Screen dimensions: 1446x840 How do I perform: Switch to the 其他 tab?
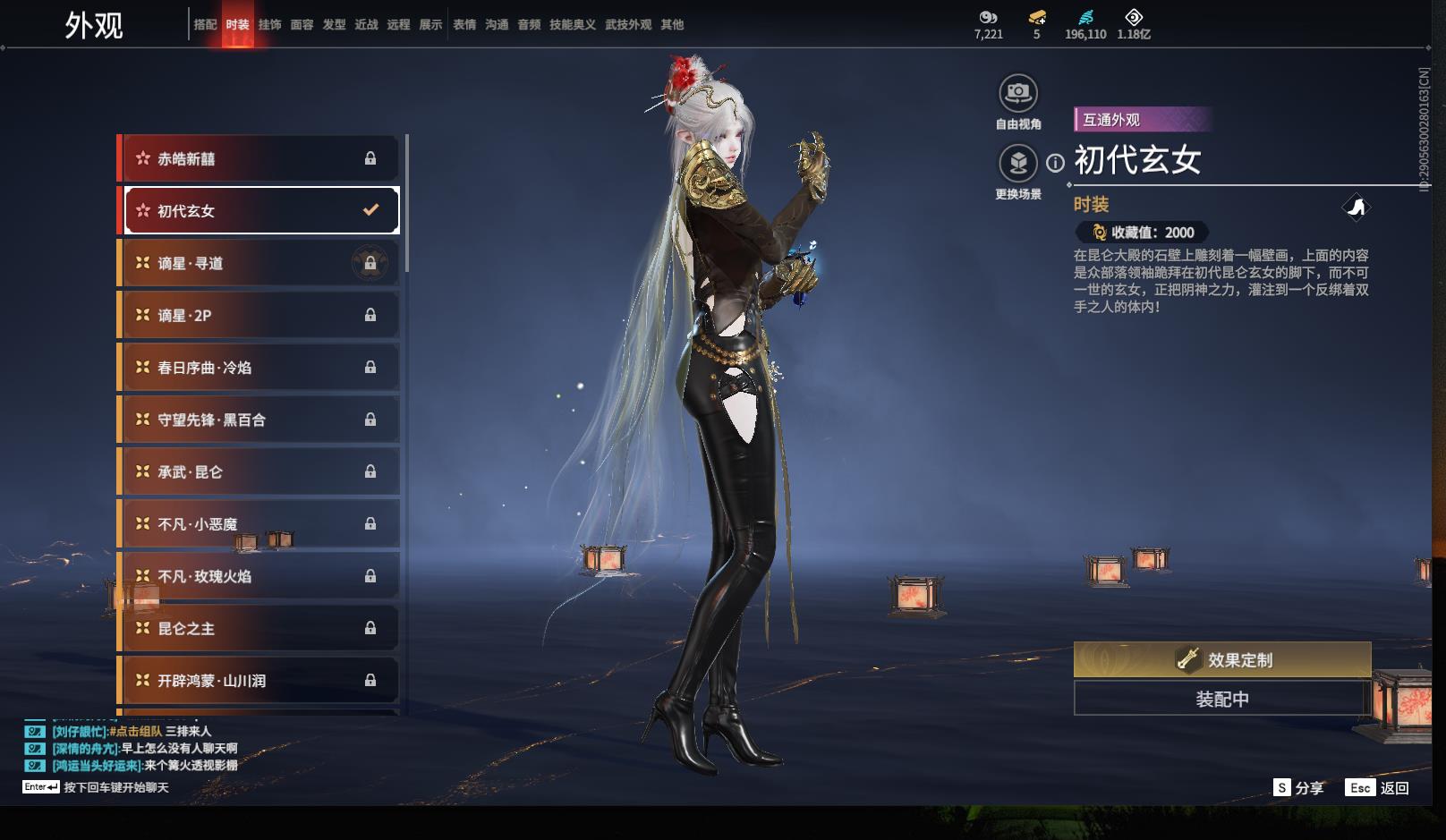point(672,24)
